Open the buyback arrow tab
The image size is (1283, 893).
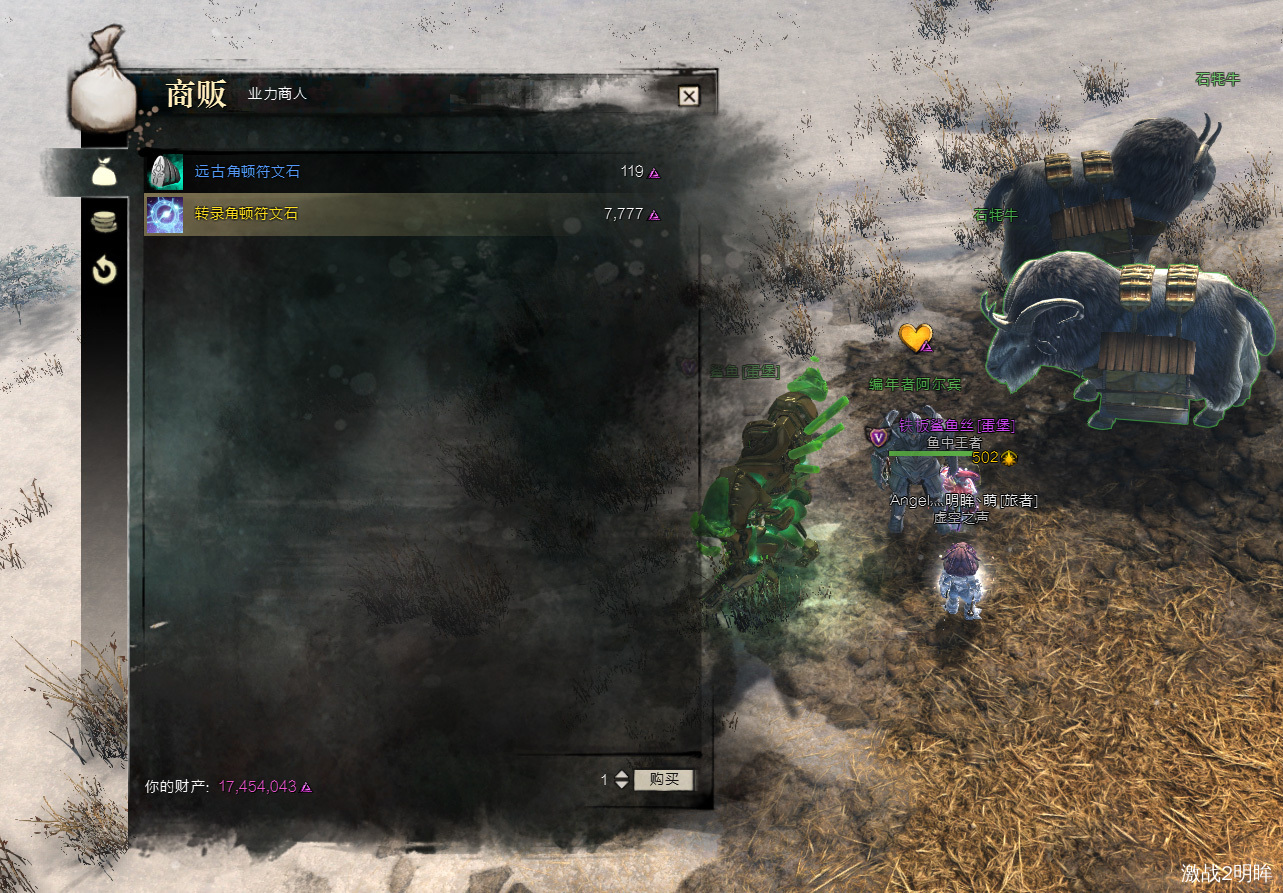click(105, 270)
